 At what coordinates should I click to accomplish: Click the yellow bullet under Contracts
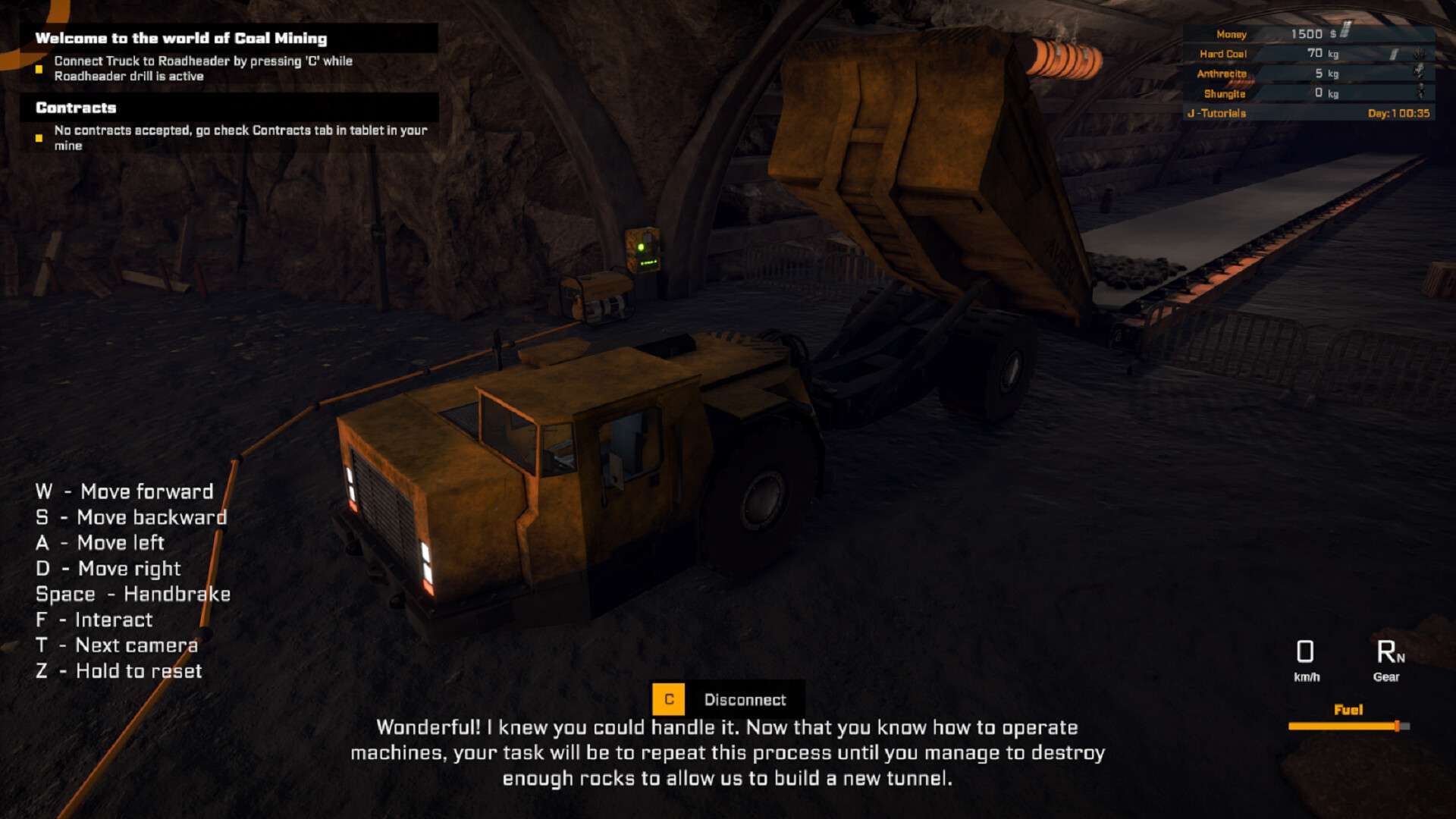pyautogui.click(x=39, y=138)
